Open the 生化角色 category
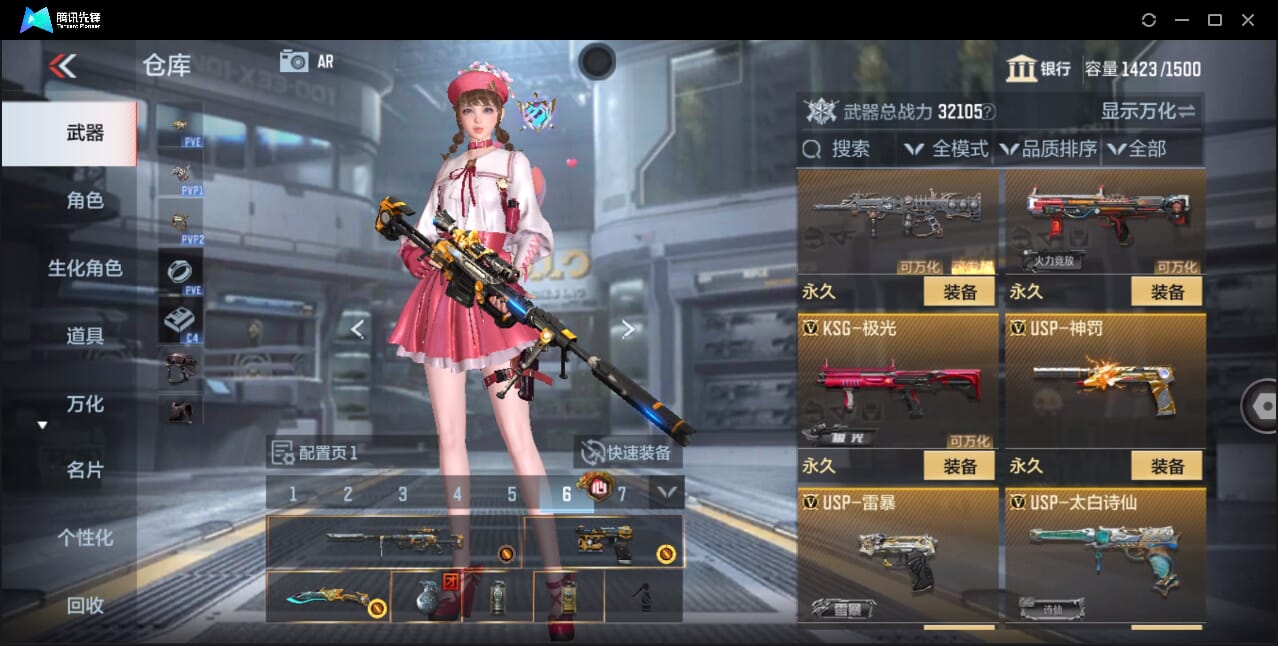Viewport: 1278px width, 646px height. click(x=85, y=268)
